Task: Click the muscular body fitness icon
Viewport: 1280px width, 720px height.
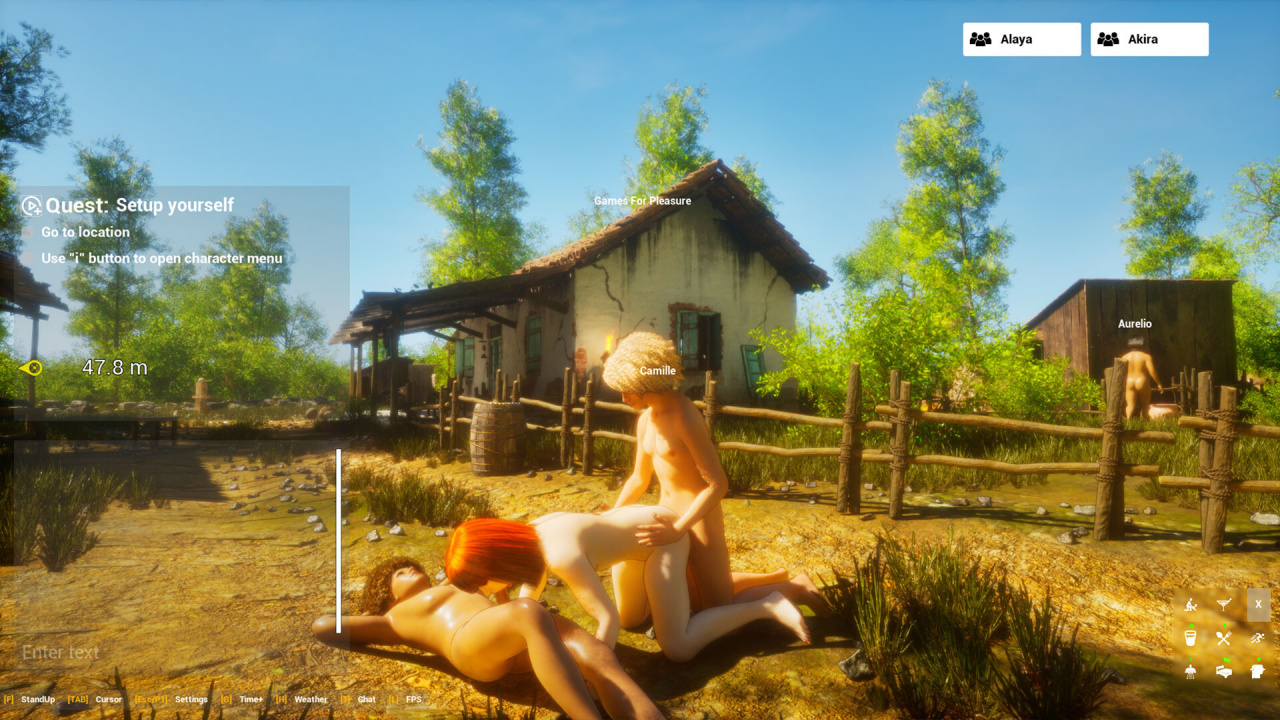Action: (1190, 671)
